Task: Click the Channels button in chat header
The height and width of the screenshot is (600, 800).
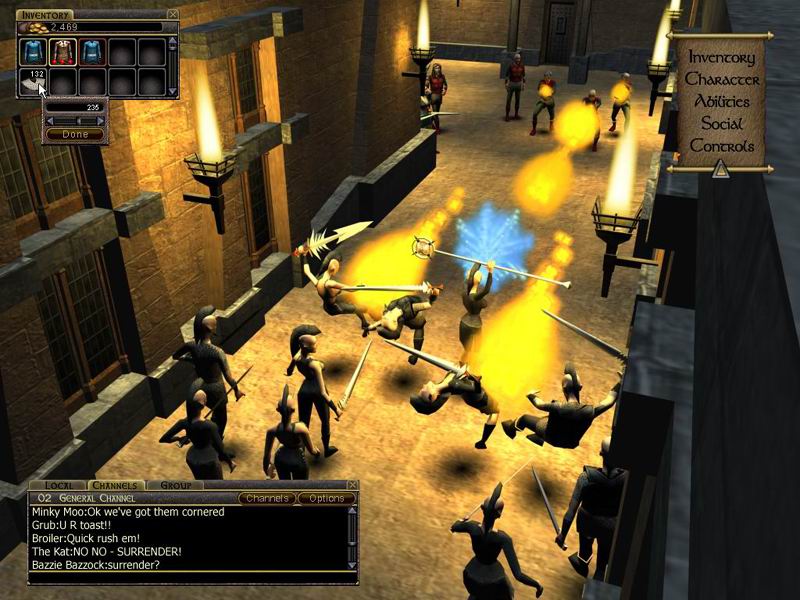Action: [267, 498]
